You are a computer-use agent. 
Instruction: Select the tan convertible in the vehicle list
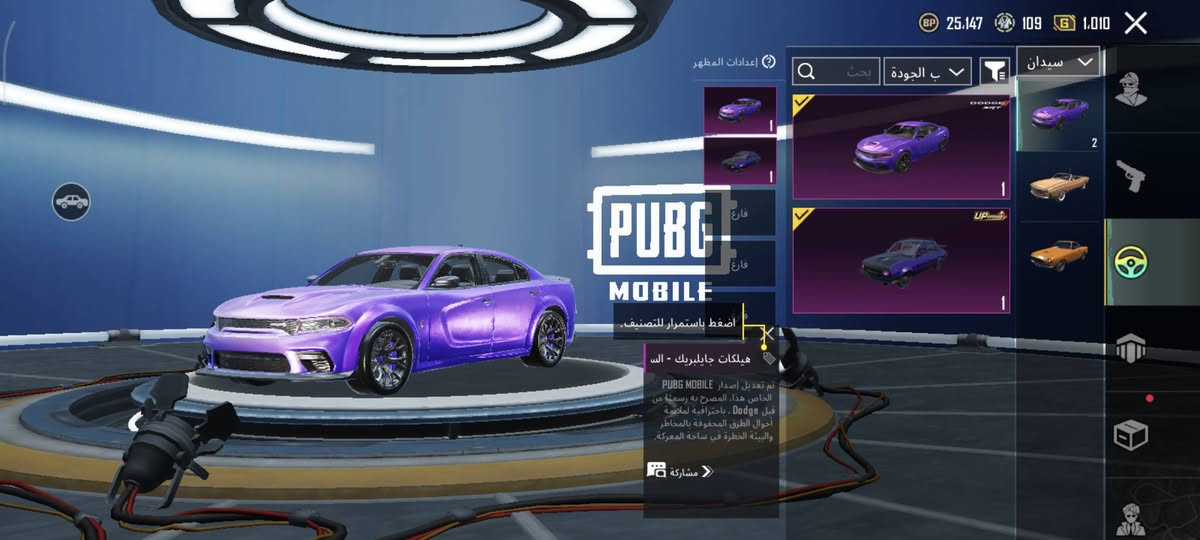(x=1059, y=186)
